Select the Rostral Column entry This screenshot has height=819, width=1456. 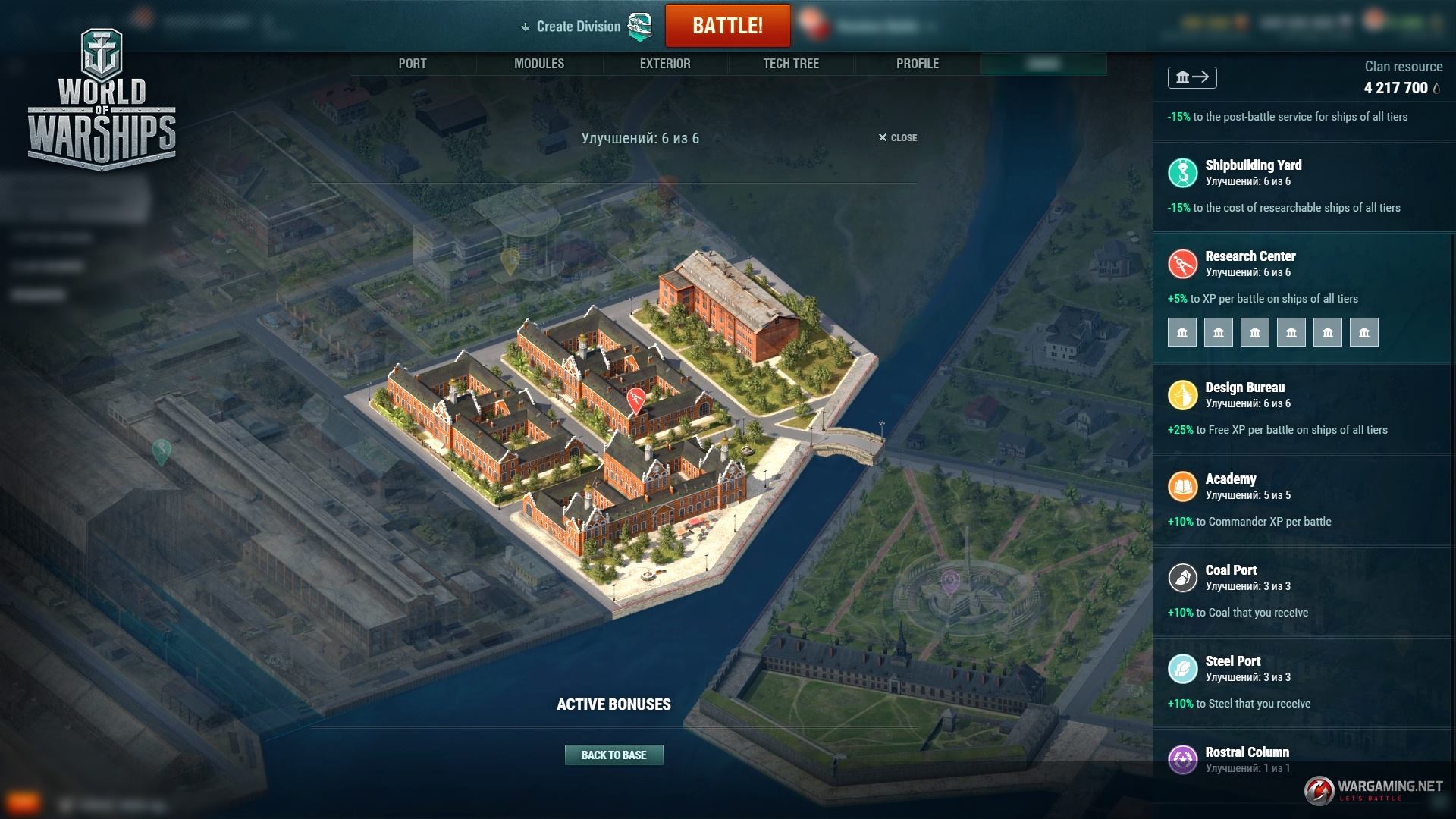1247,752
